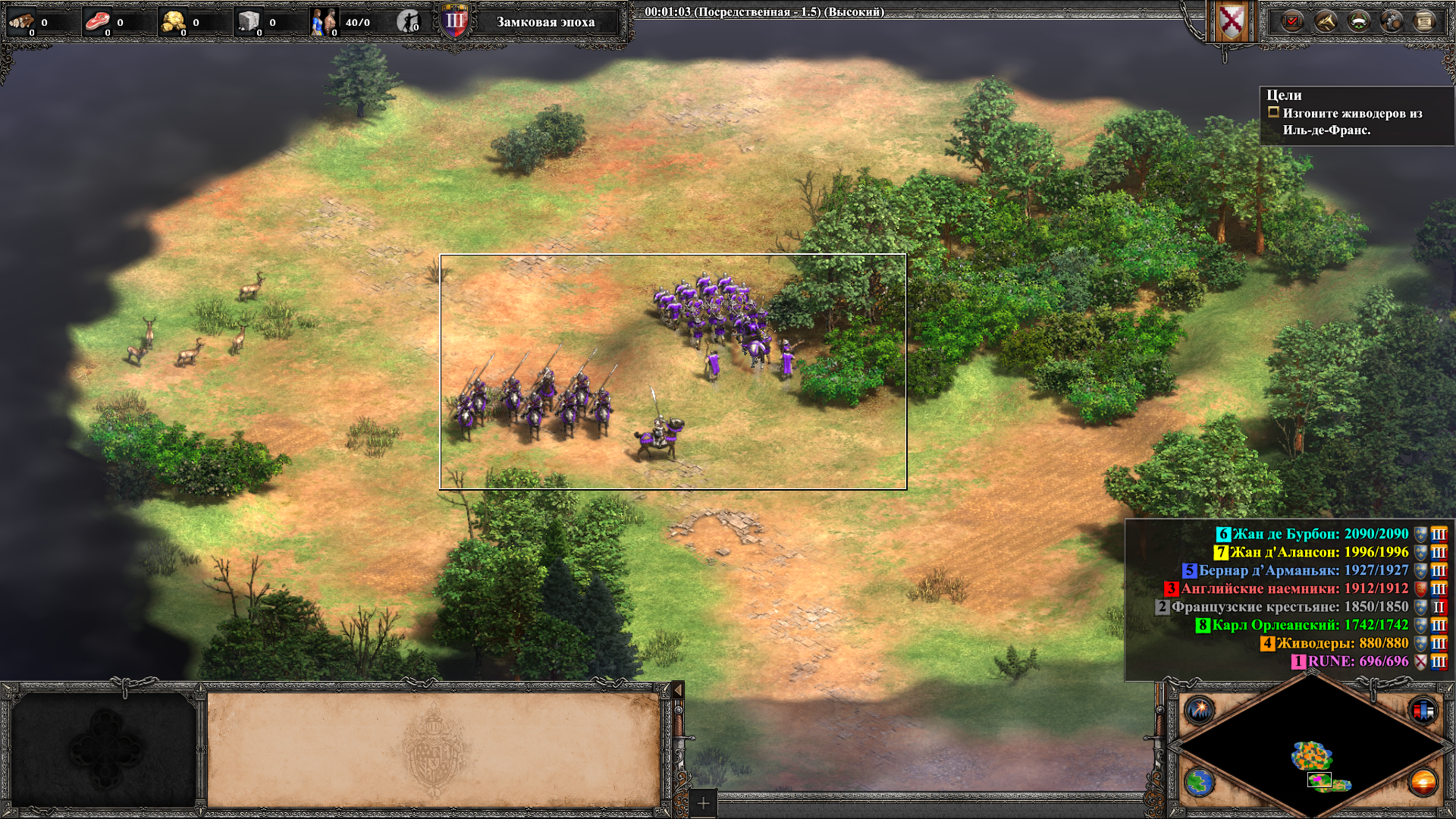Click the globe minimap mode button
Viewport: 1456px width, 819px height.
pos(1200,782)
